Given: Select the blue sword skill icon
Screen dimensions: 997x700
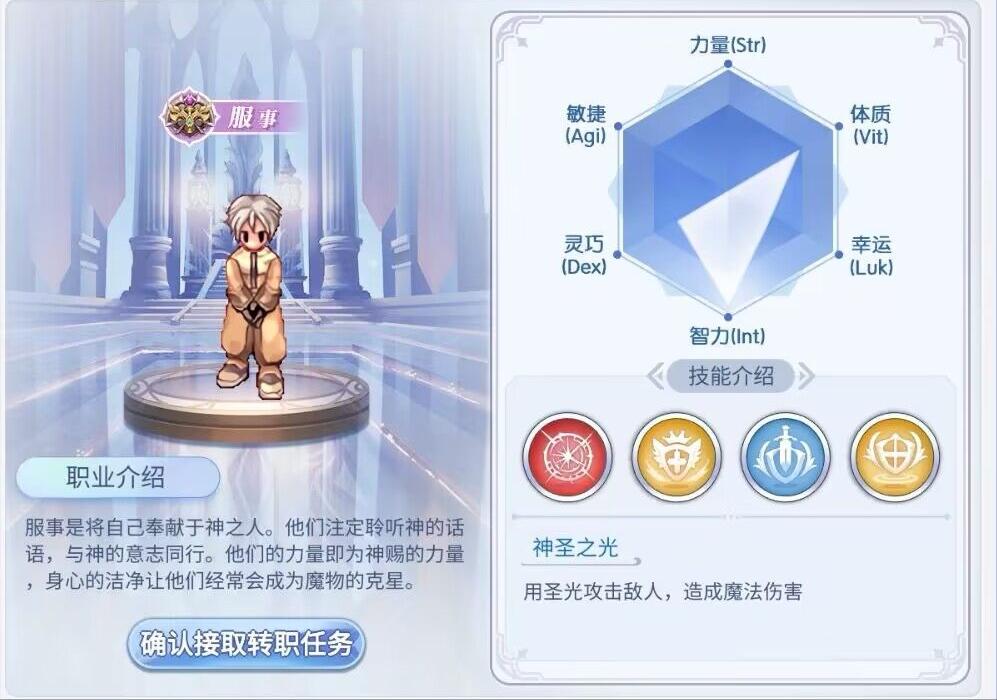Looking at the screenshot, I should (785, 457).
